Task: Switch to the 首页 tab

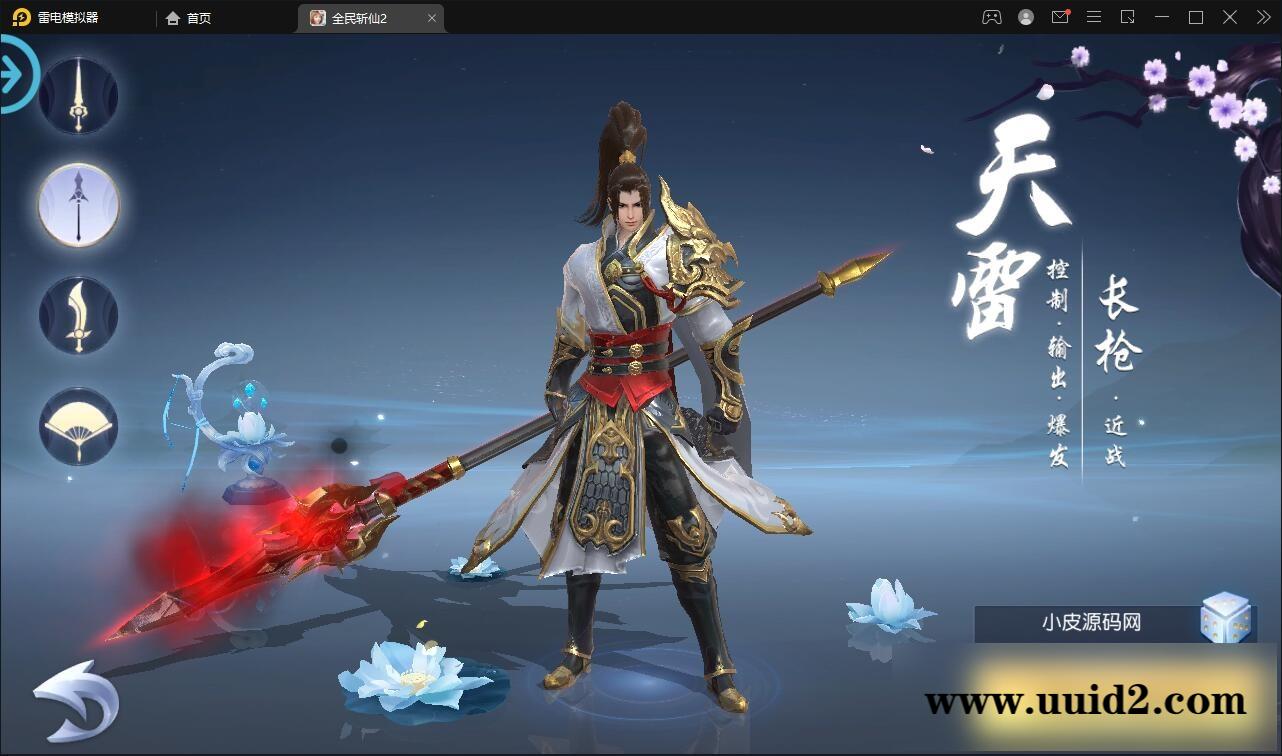Action: [x=189, y=18]
